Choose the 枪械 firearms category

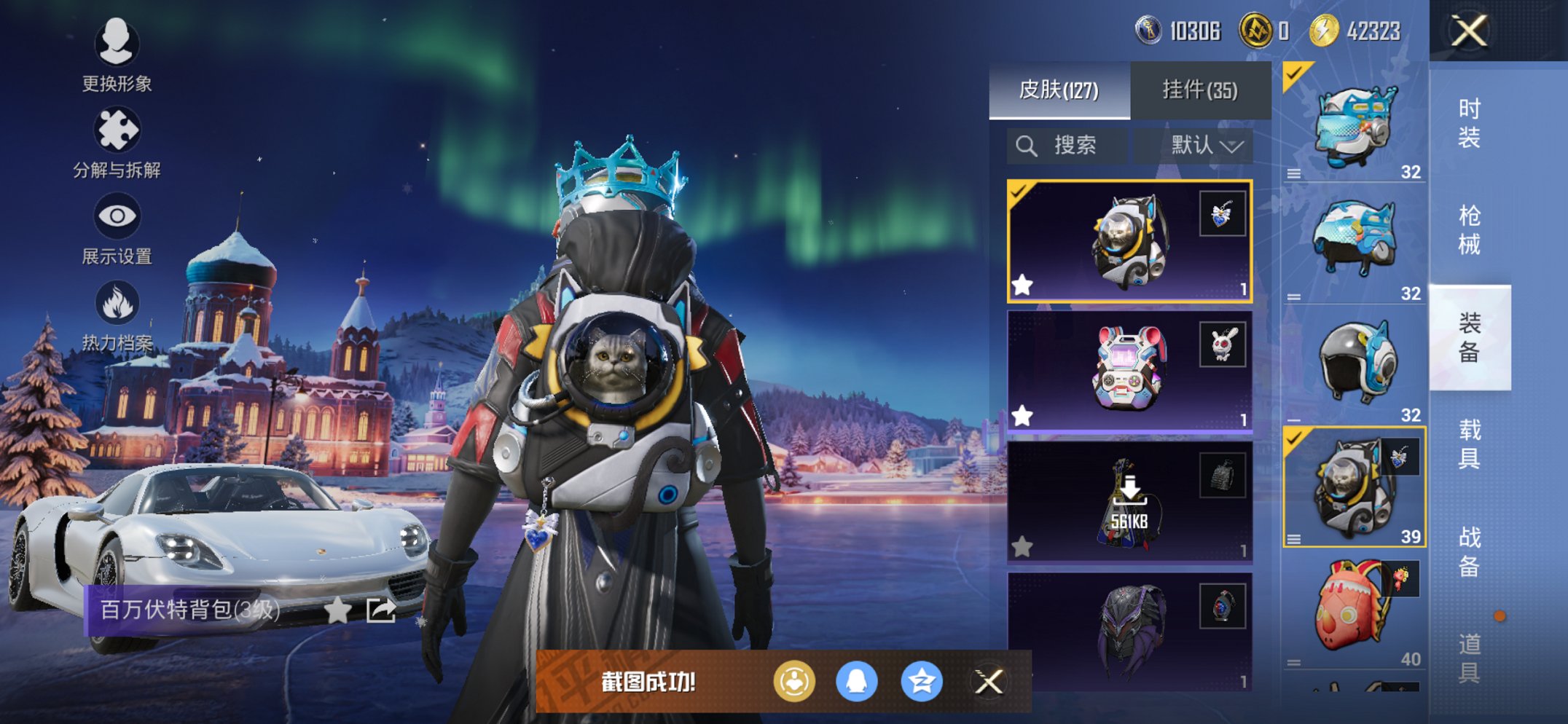click(1469, 229)
